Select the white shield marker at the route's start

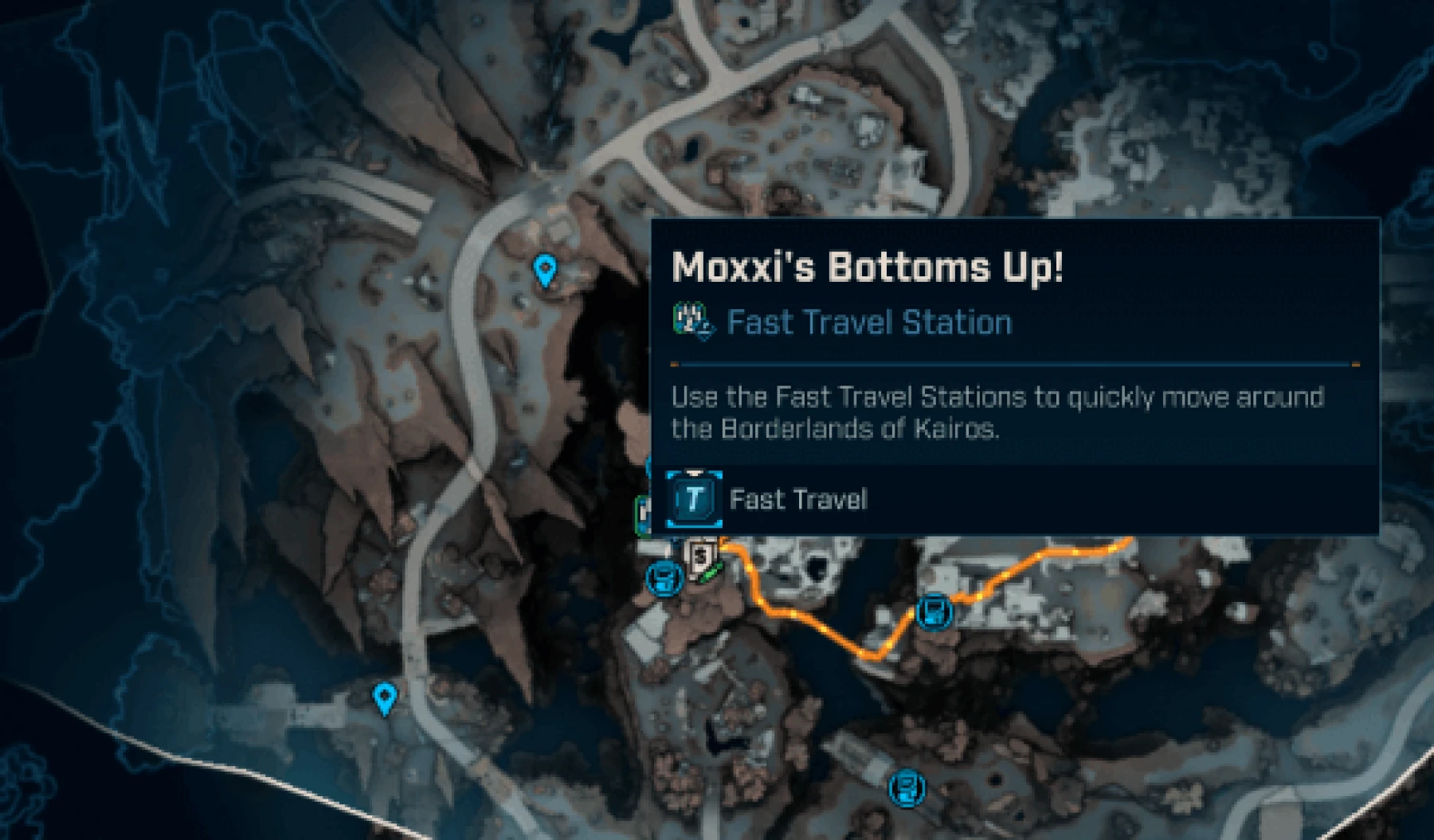pyautogui.click(x=700, y=557)
